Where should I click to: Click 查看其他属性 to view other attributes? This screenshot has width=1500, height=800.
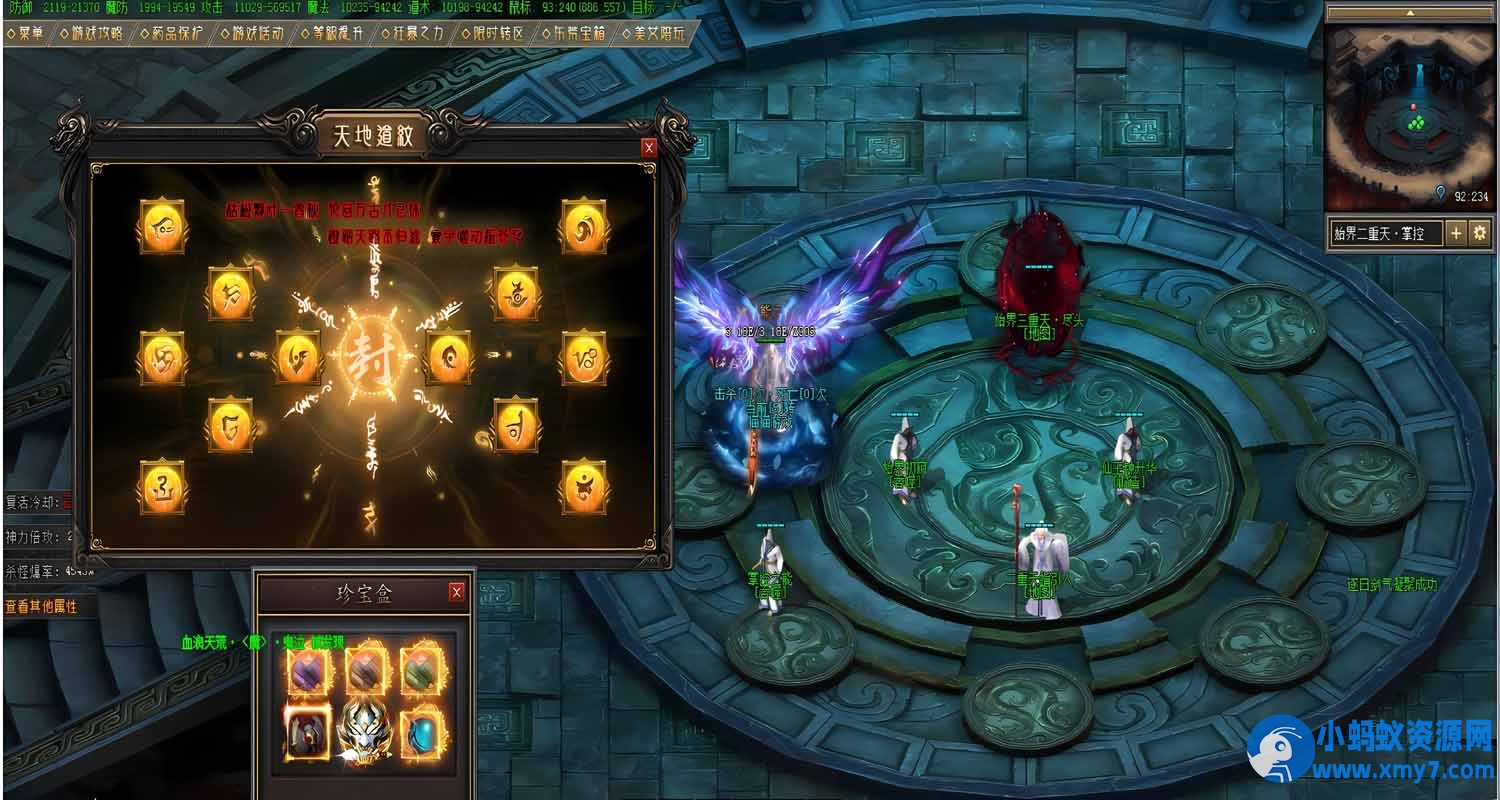pyautogui.click(x=42, y=606)
